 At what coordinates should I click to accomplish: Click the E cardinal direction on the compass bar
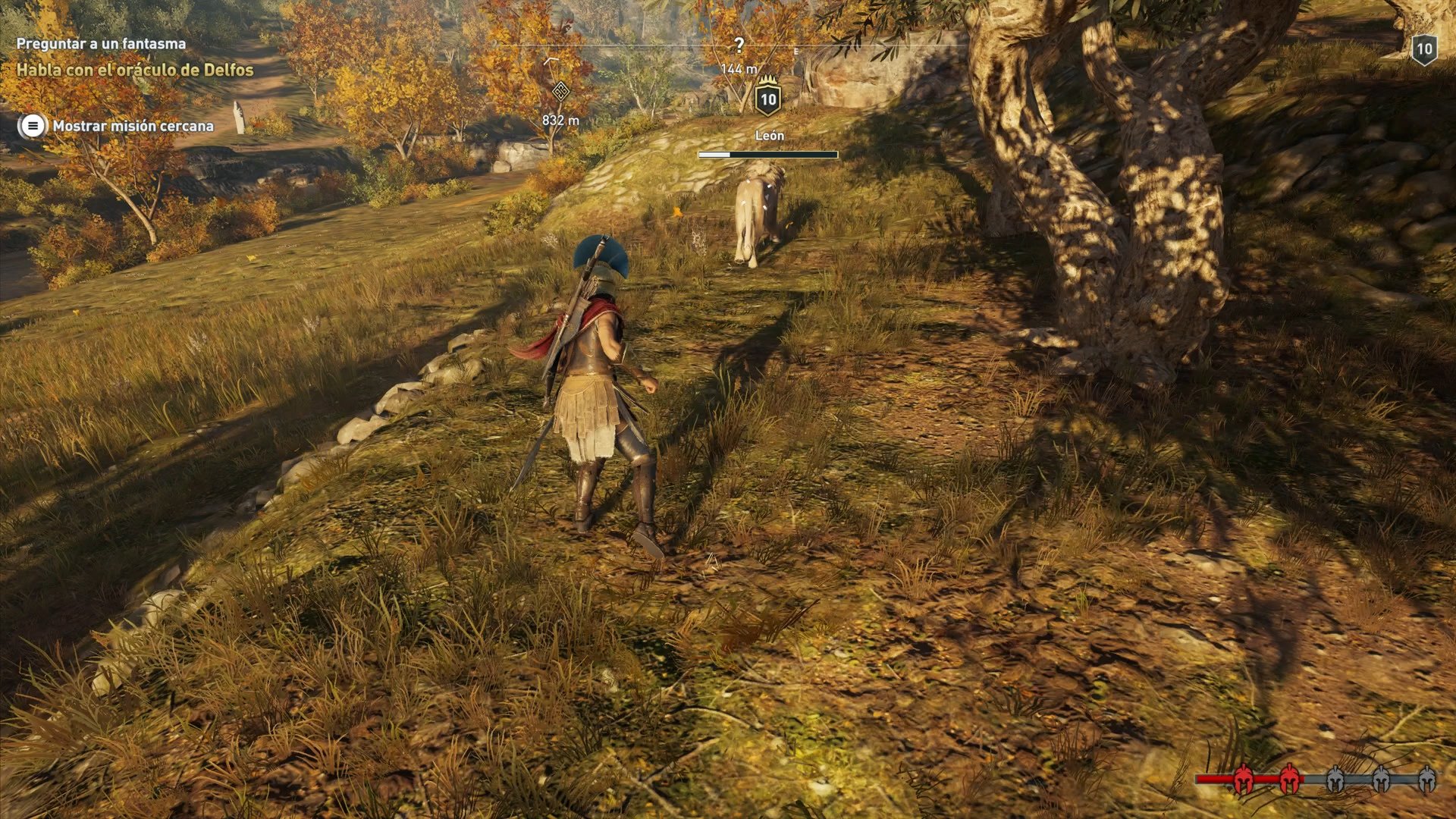pyautogui.click(x=796, y=52)
